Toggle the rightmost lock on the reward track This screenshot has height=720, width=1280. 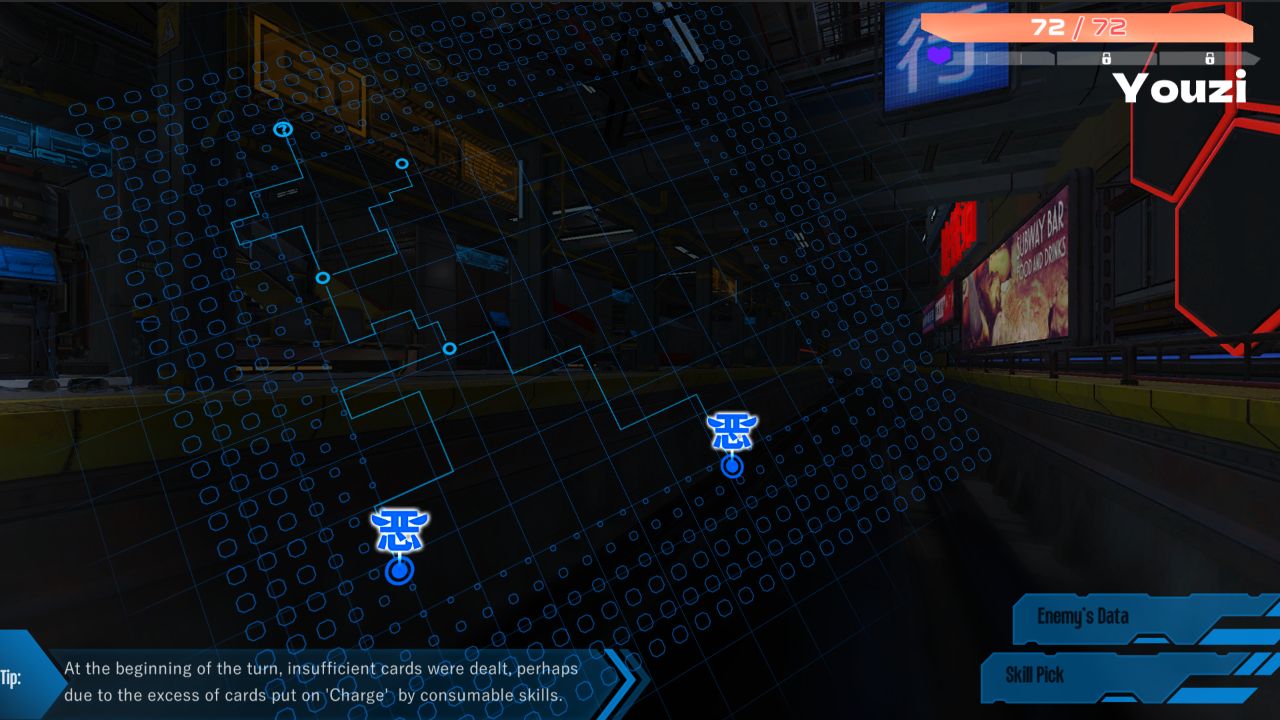point(1210,57)
